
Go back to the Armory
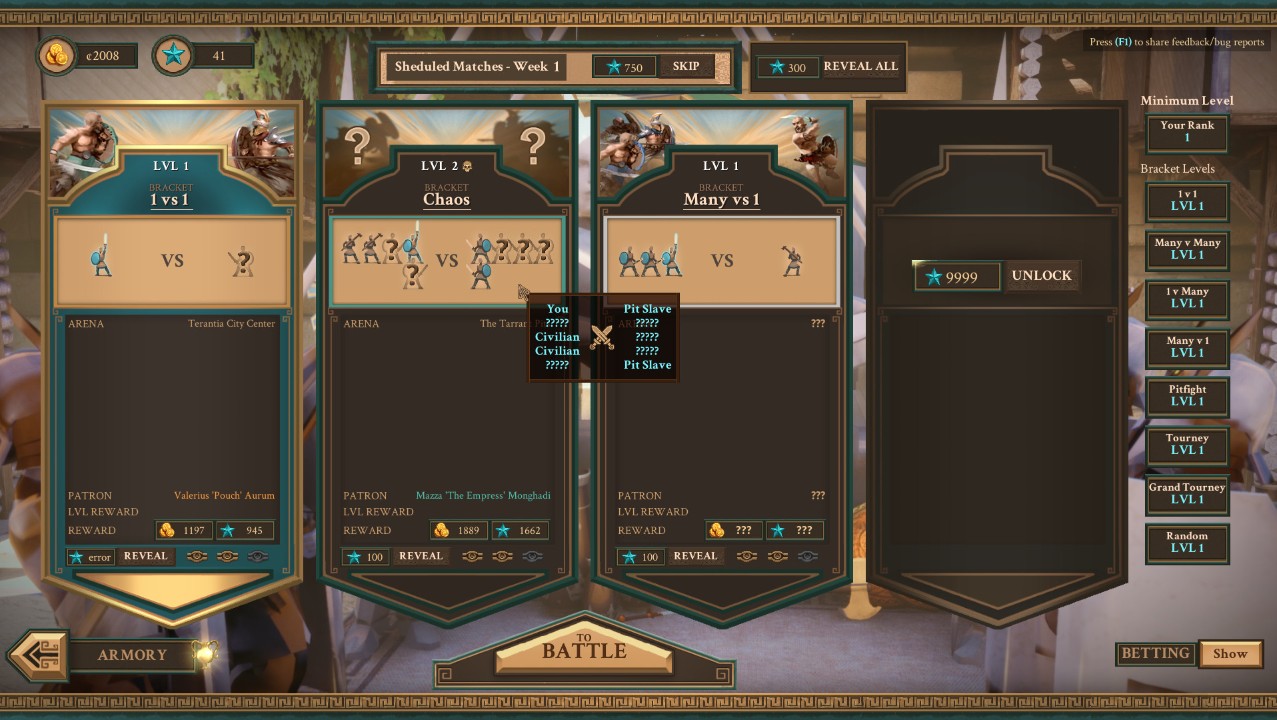point(130,655)
